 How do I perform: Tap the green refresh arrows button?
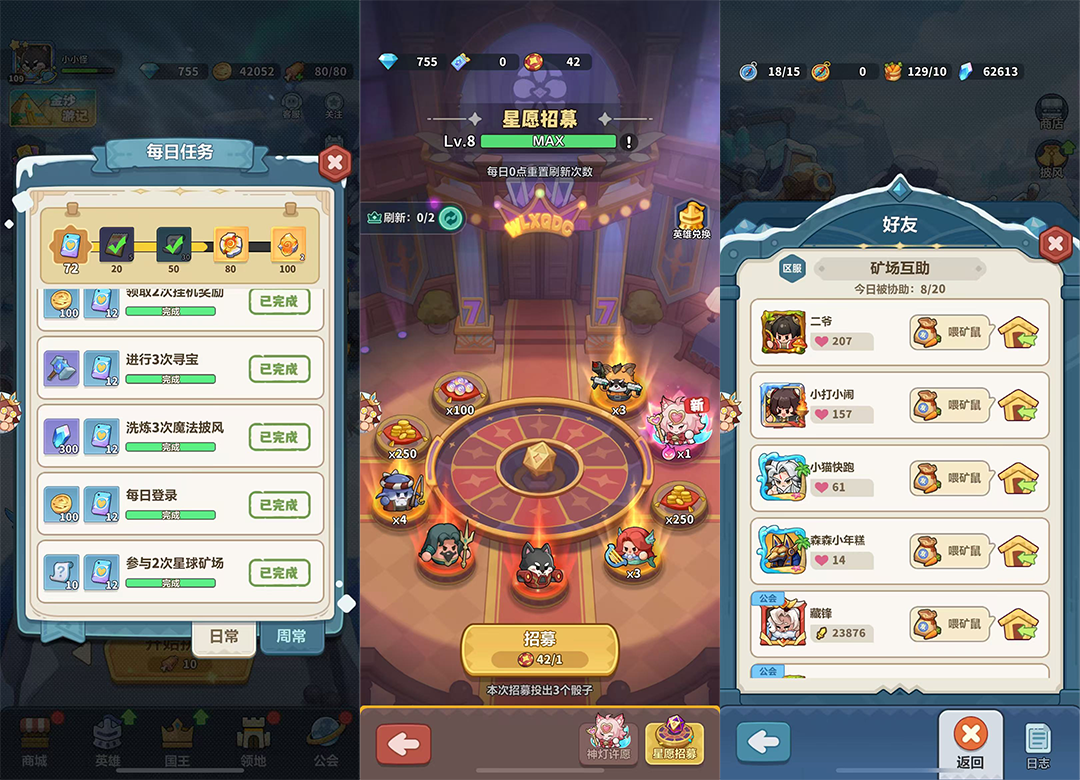tap(451, 217)
